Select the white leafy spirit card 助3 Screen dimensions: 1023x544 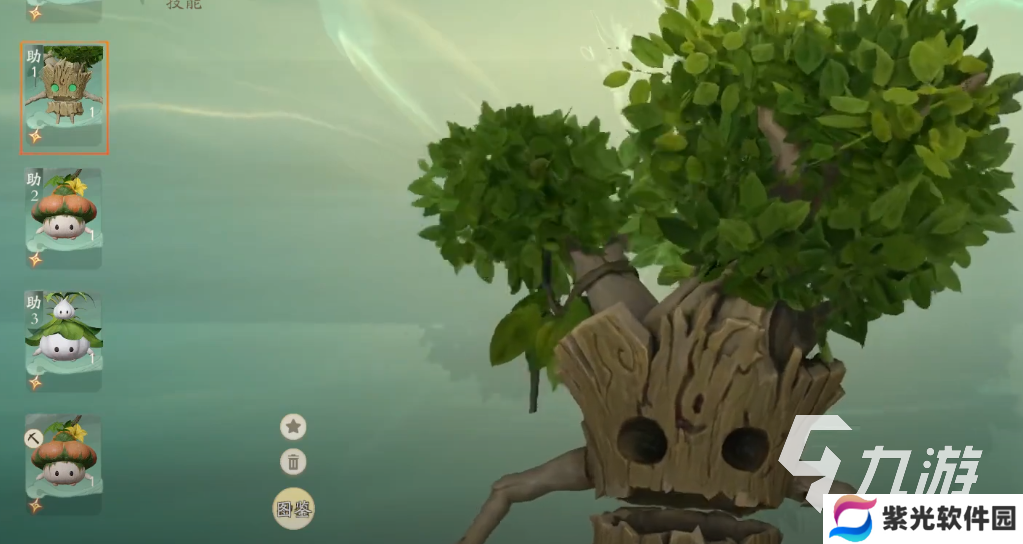pos(64,340)
